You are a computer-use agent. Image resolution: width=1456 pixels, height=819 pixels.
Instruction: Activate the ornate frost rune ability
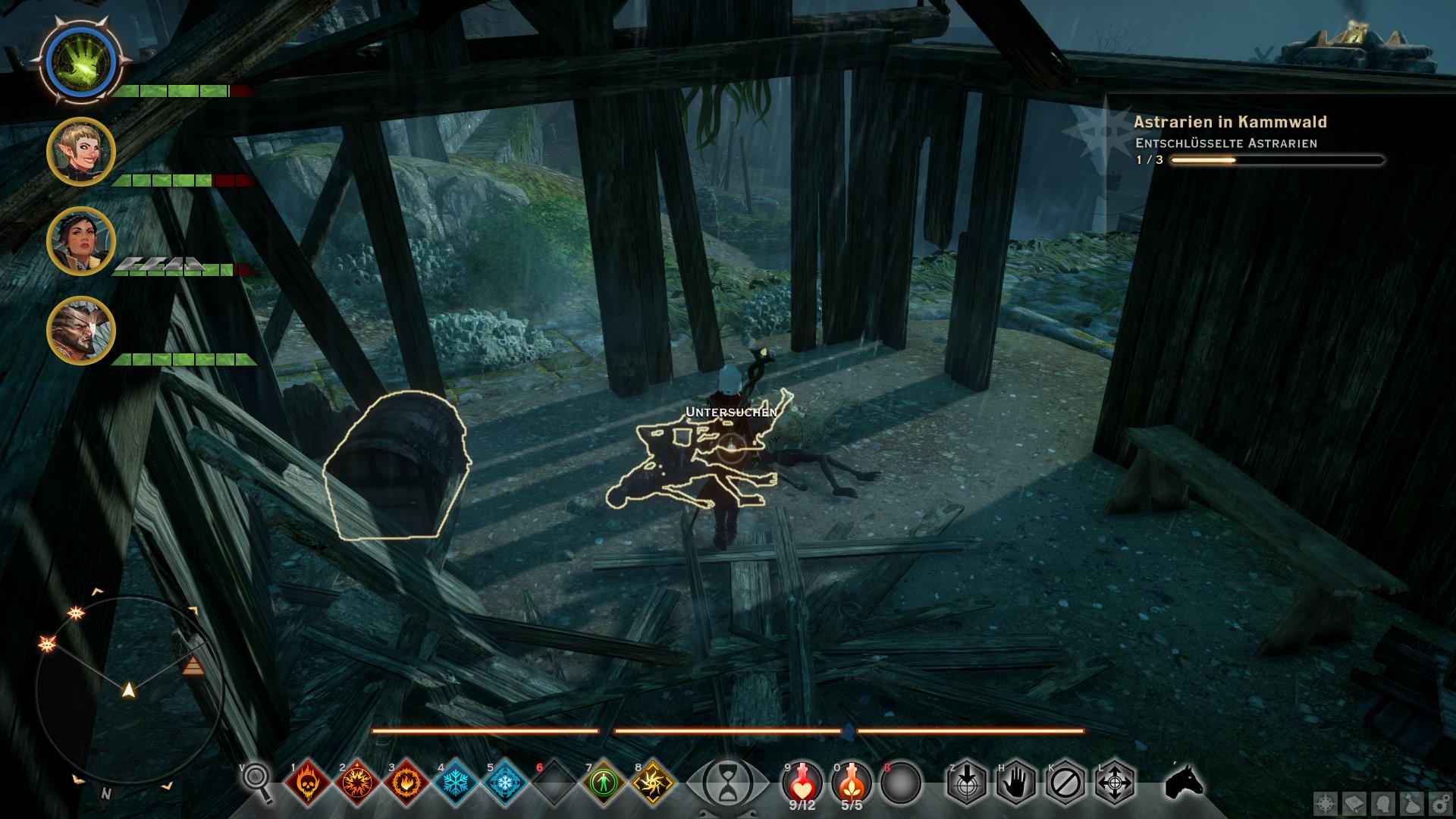click(x=505, y=783)
